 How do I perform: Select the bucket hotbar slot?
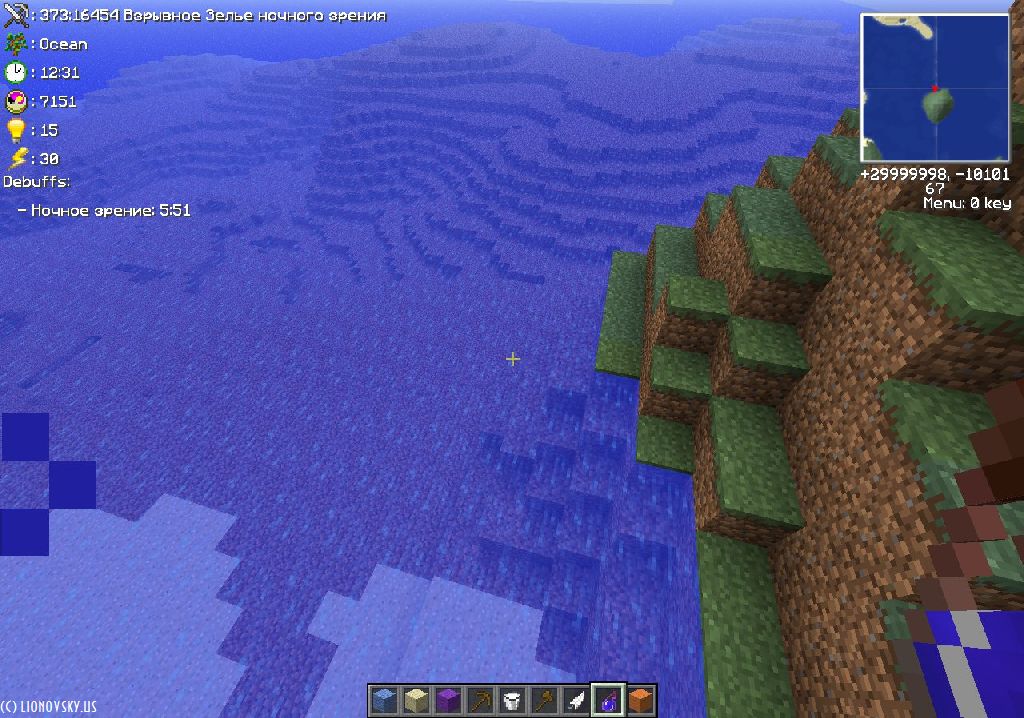pyautogui.click(x=512, y=701)
